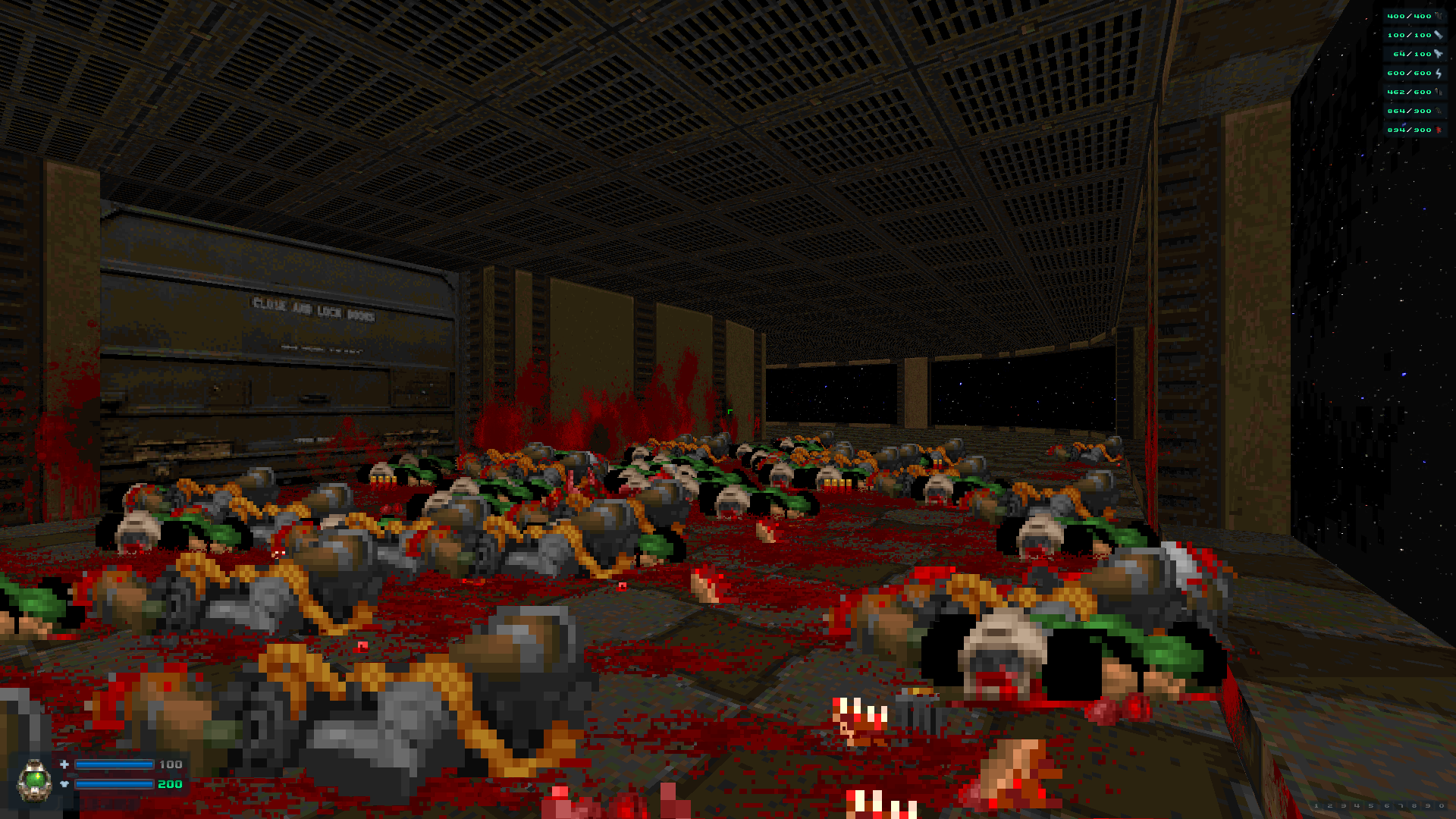Viewport: 1456px width, 819px height.
Task: Switch to weapon slot 9
Action: point(1428,805)
